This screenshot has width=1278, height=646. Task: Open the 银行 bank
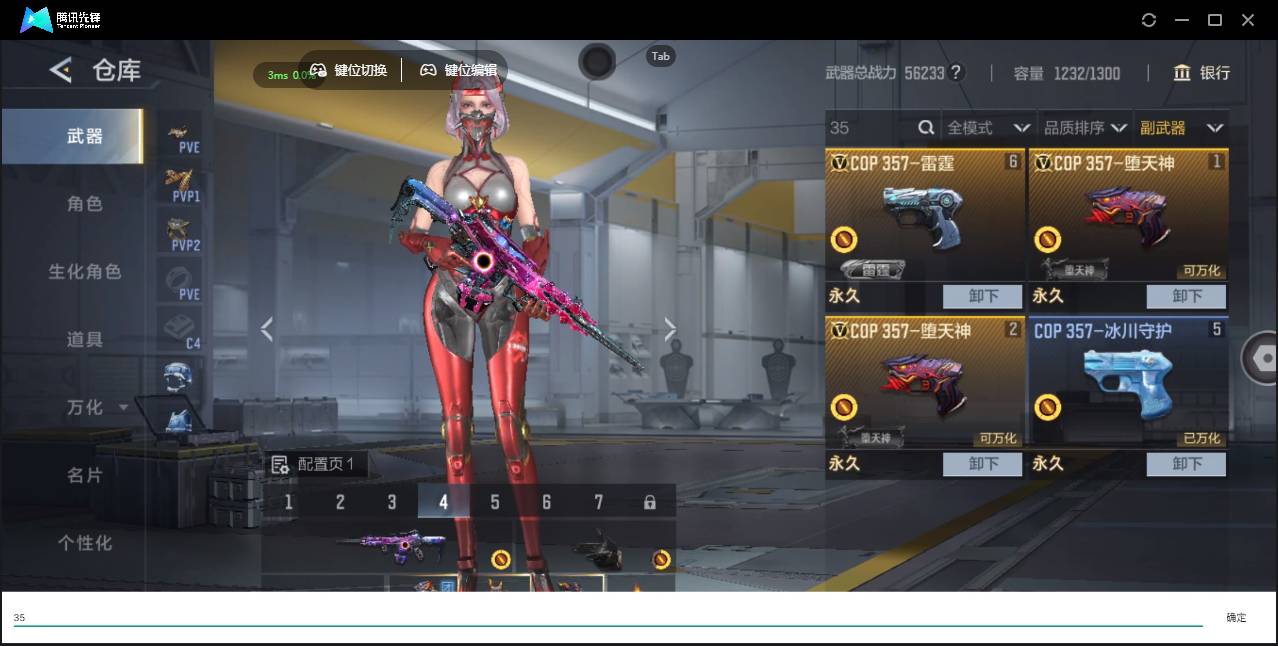pyautogui.click(x=1202, y=73)
